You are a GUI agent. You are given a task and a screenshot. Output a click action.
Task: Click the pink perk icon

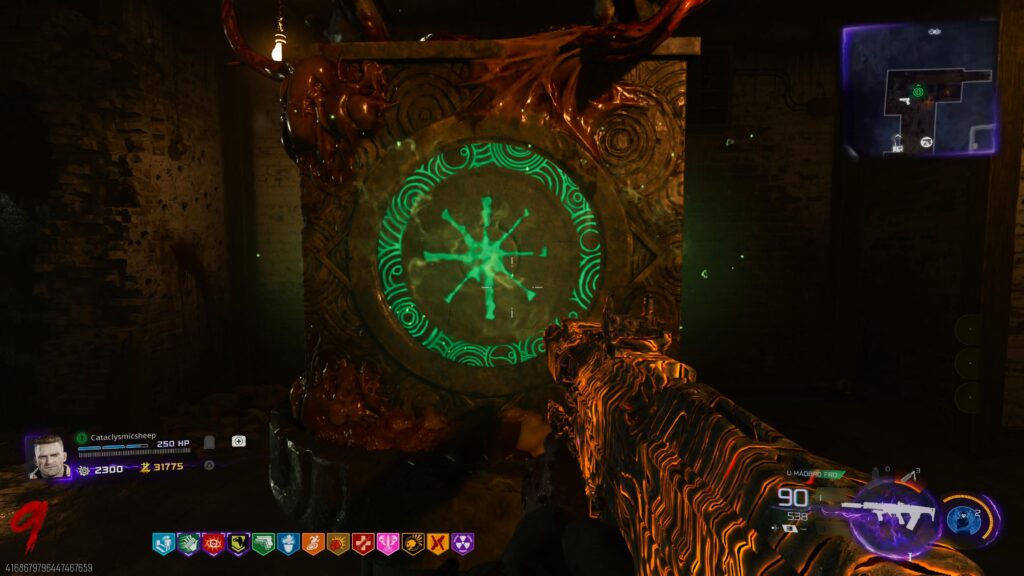point(388,544)
